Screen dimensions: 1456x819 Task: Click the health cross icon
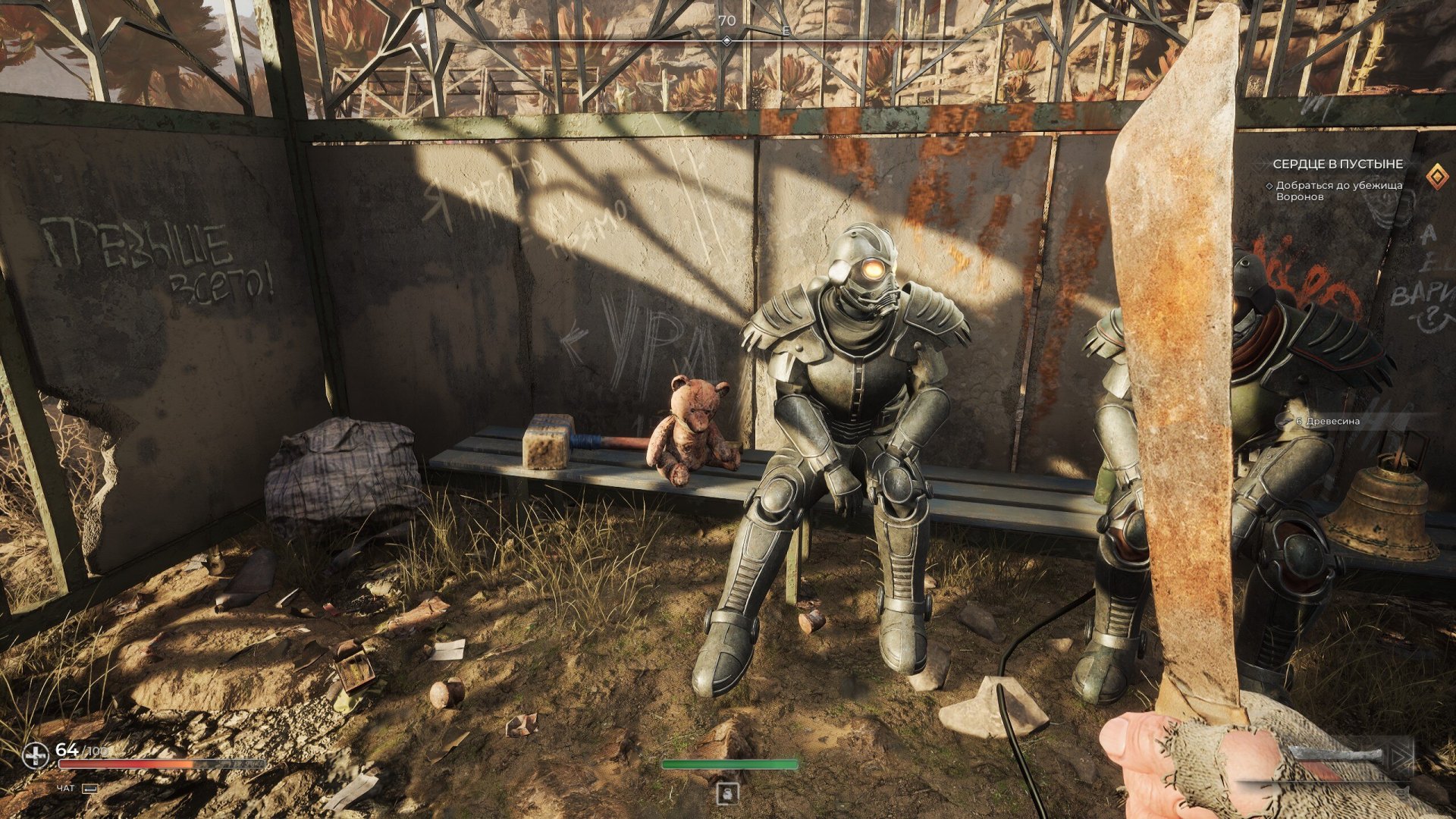[x=36, y=755]
